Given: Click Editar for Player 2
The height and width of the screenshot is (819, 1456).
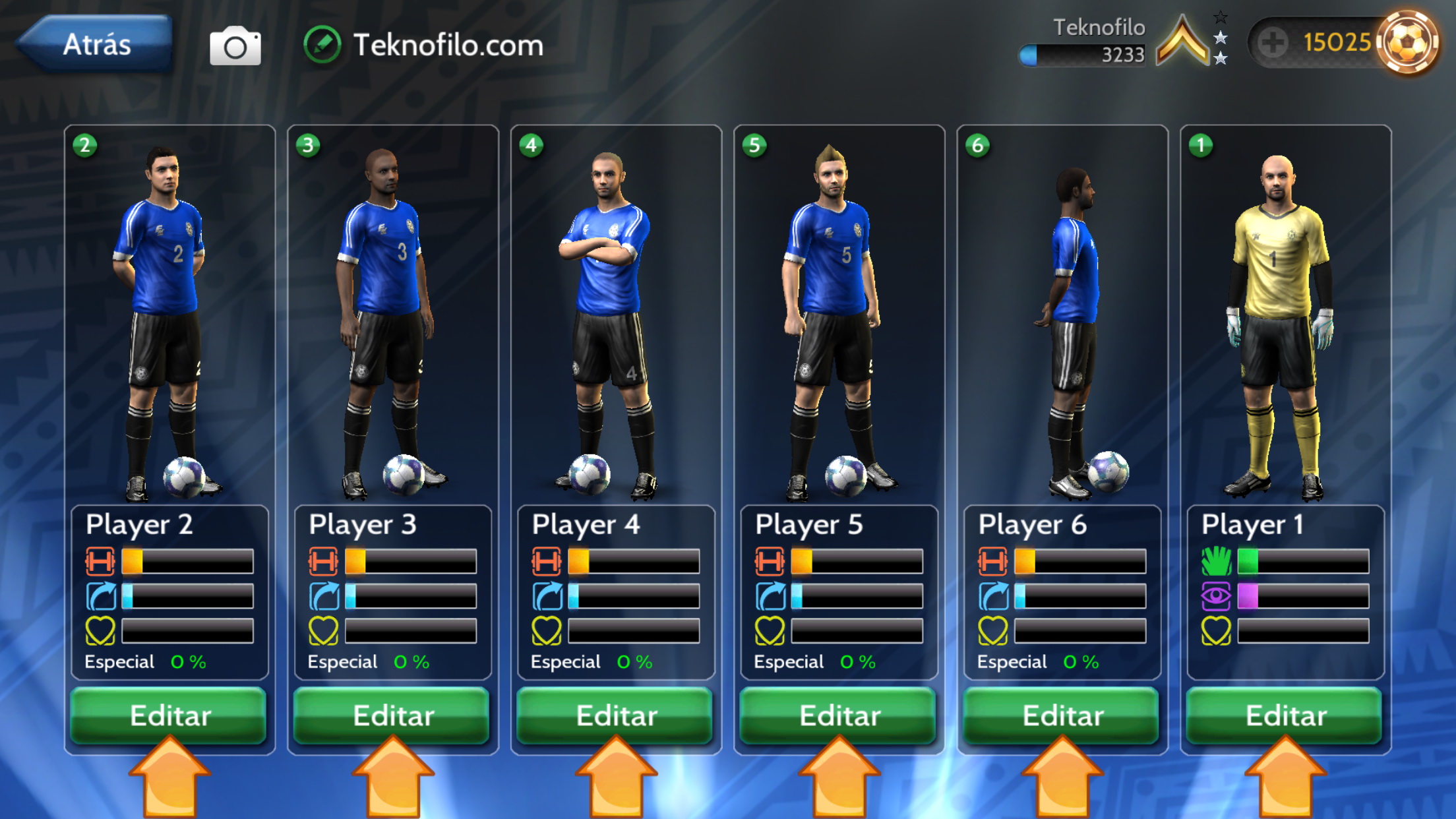Looking at the screenshot, I should (169, 715).
